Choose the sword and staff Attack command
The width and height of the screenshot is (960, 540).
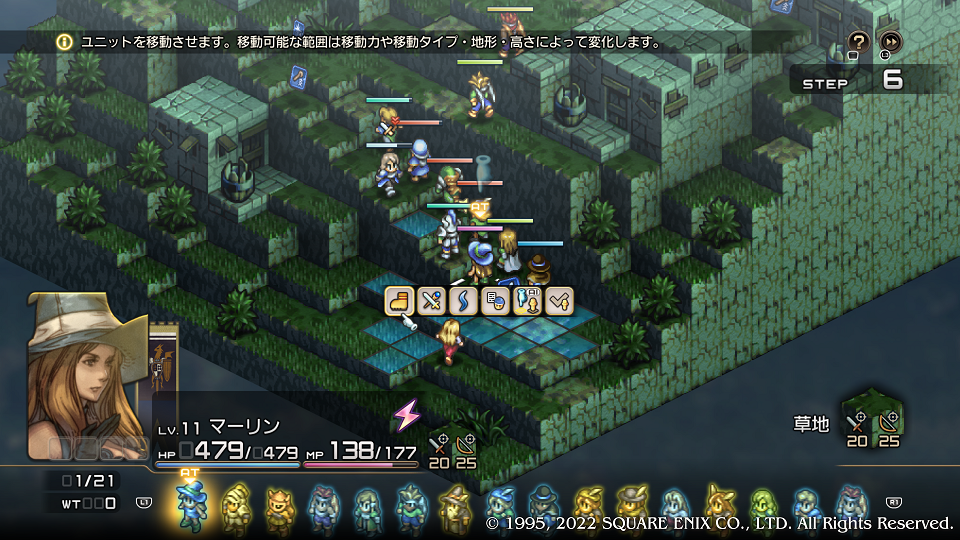click(432, 300)
